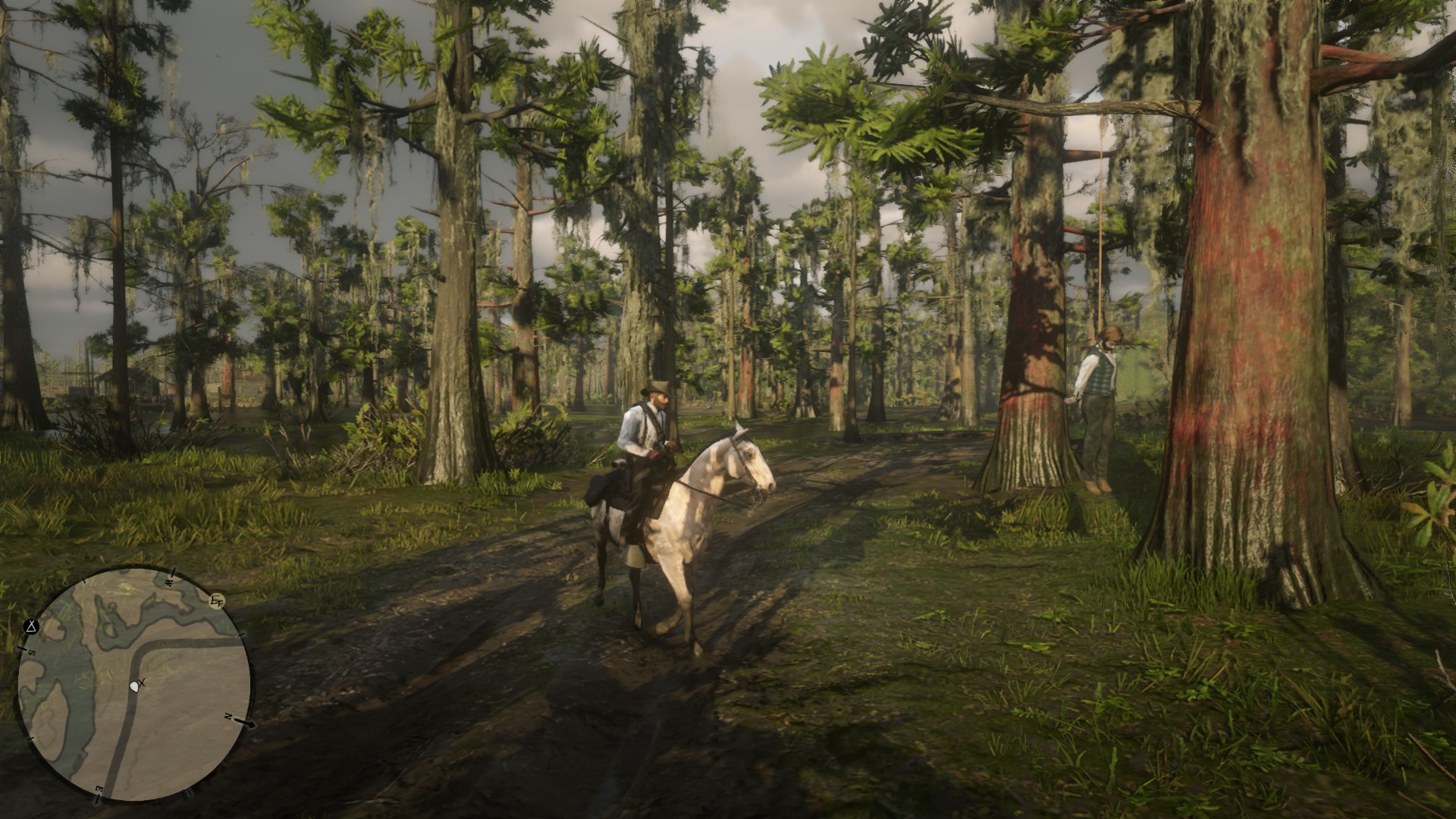The image size is (1456, 819).
Task: Select the camp tent marker on minimap
Action: coord(31,626)
